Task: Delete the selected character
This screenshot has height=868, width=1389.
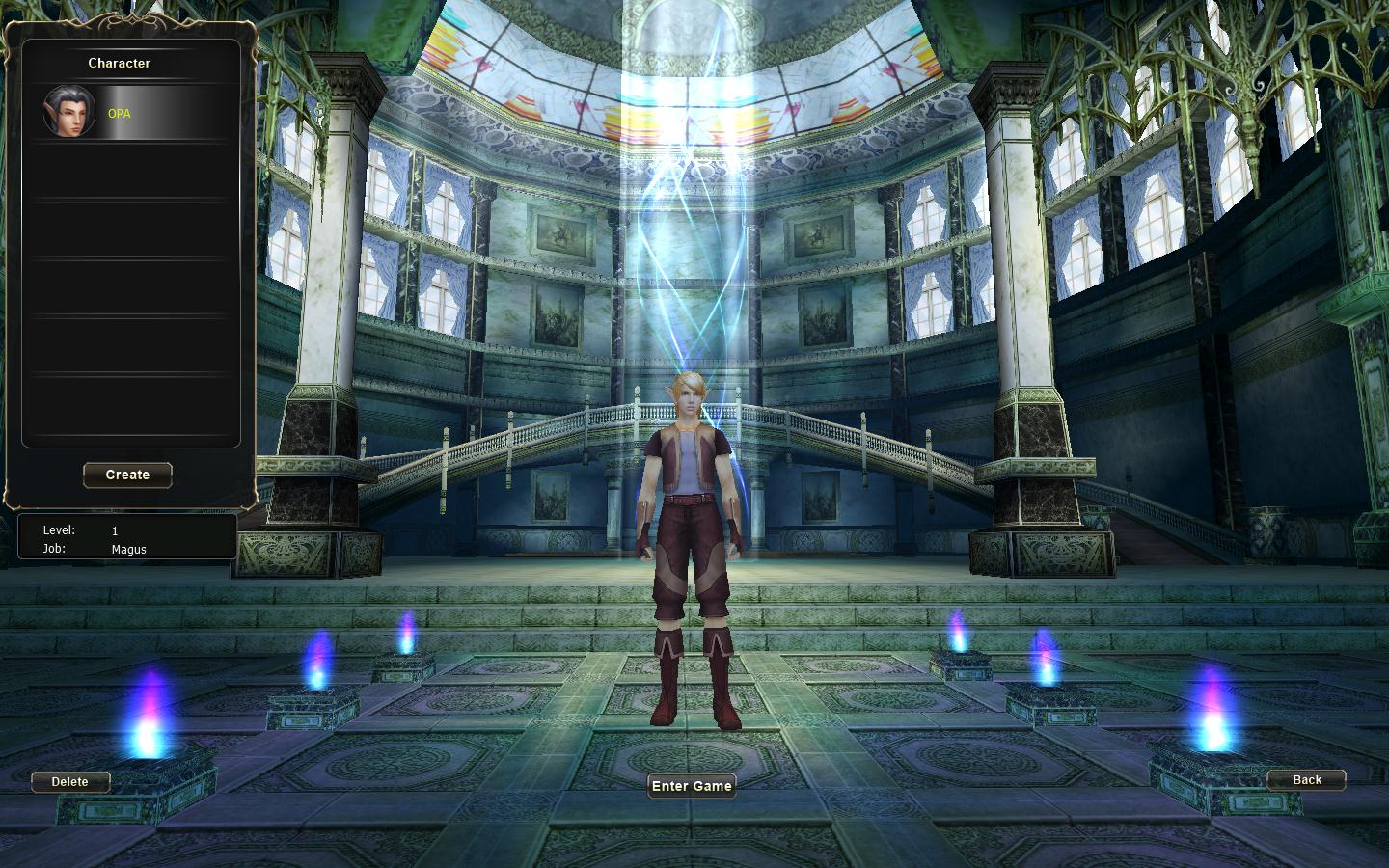Action: (x=69, y=782)
